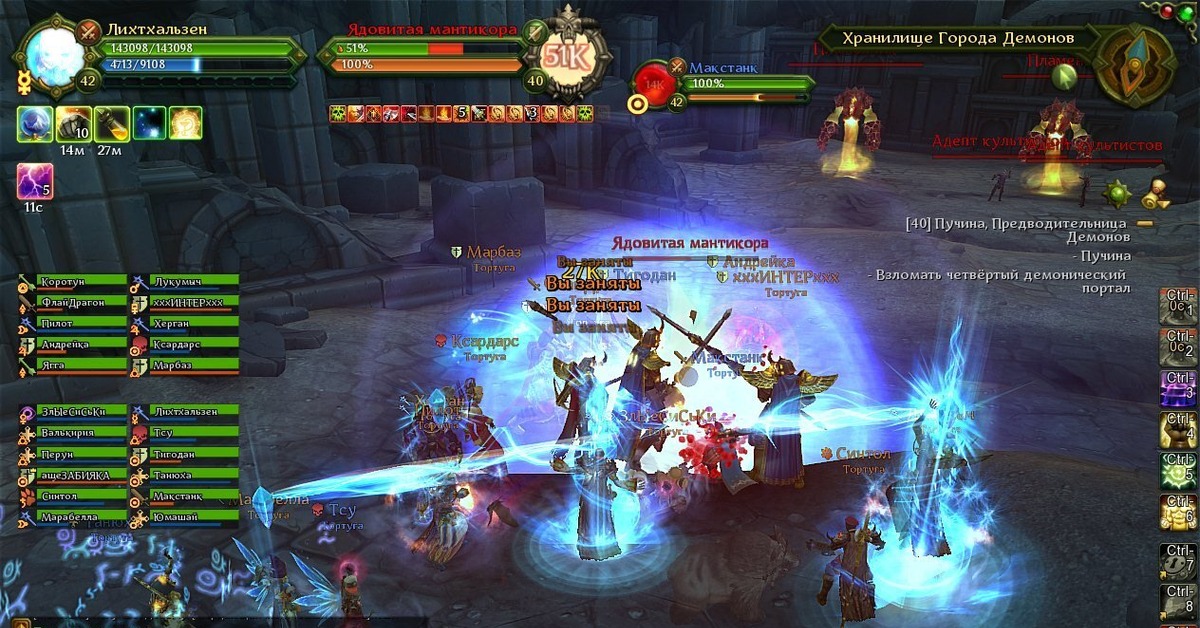Choose Вальқирия from the raid list
Viewport: 1200px width, 628px height.
pyautogui.click(x=80, y=433)
